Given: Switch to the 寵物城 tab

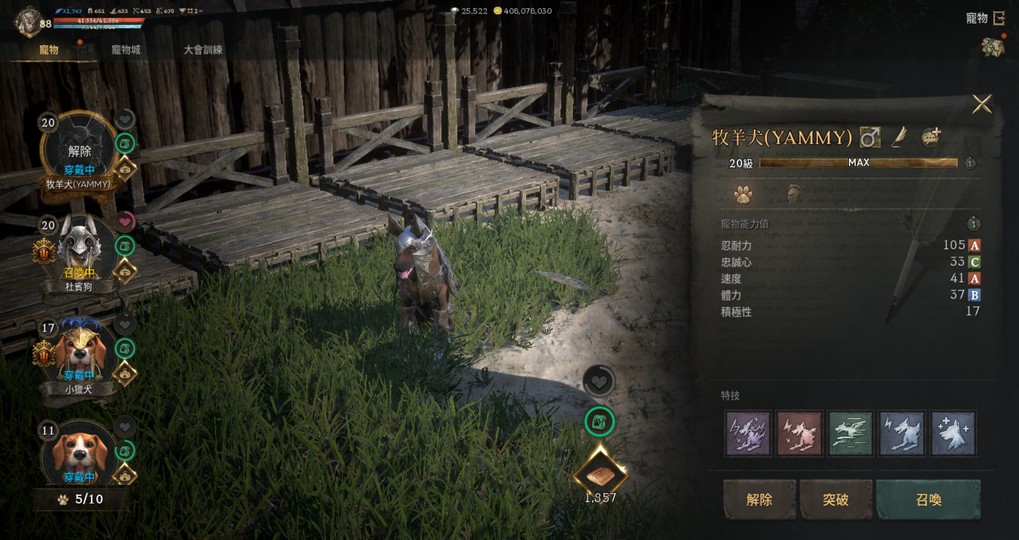Looking at the screenshot, I should (x=126, y=49).
